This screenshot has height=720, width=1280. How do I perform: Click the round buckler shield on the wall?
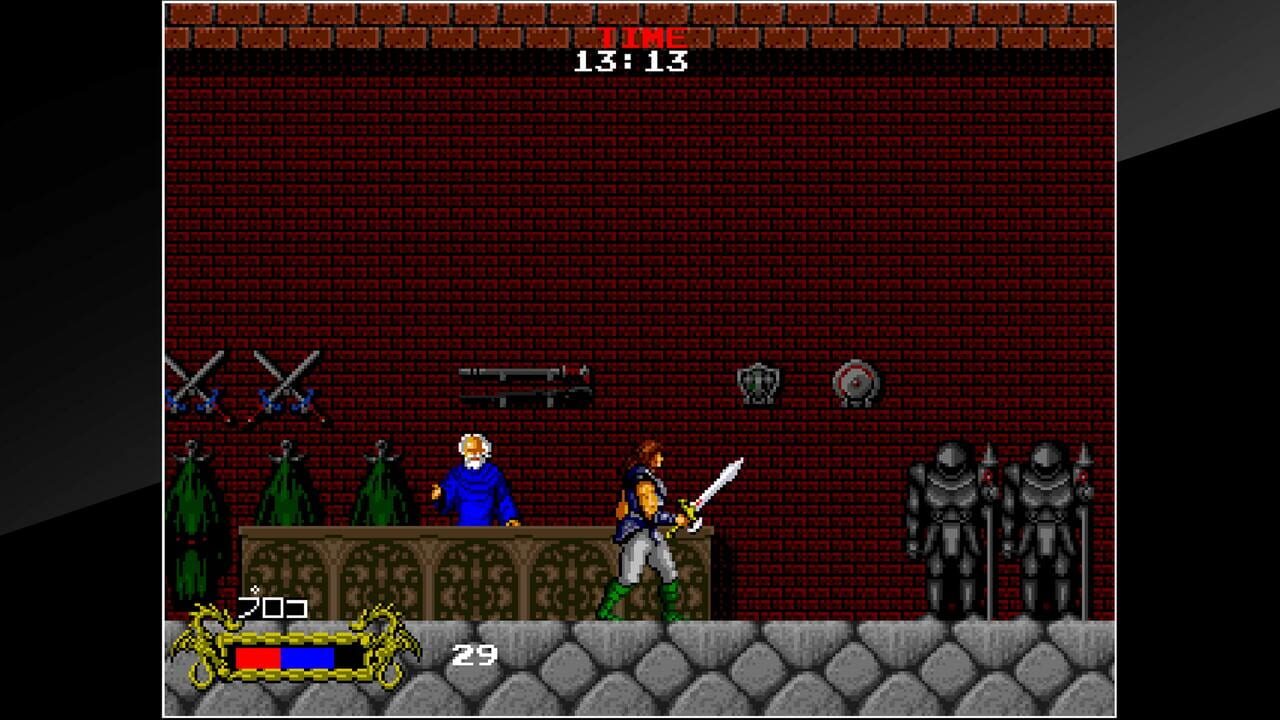[x=857, y=383]
